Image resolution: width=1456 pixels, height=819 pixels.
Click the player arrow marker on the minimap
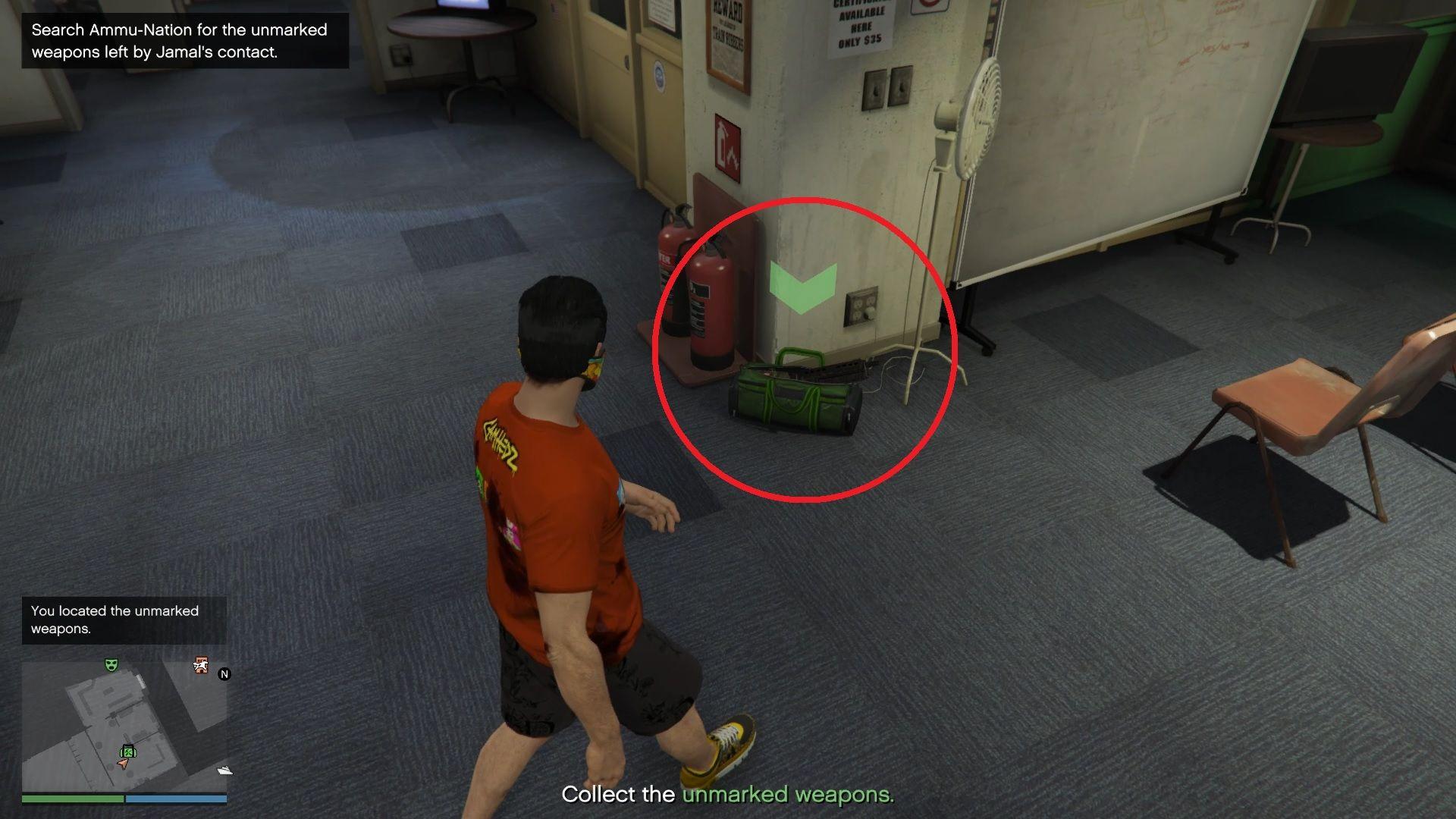(122, 764)
